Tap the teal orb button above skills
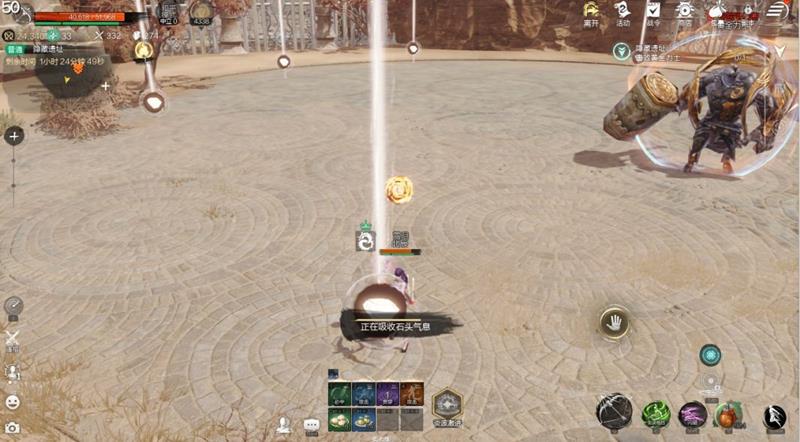 tap(710, 355)
